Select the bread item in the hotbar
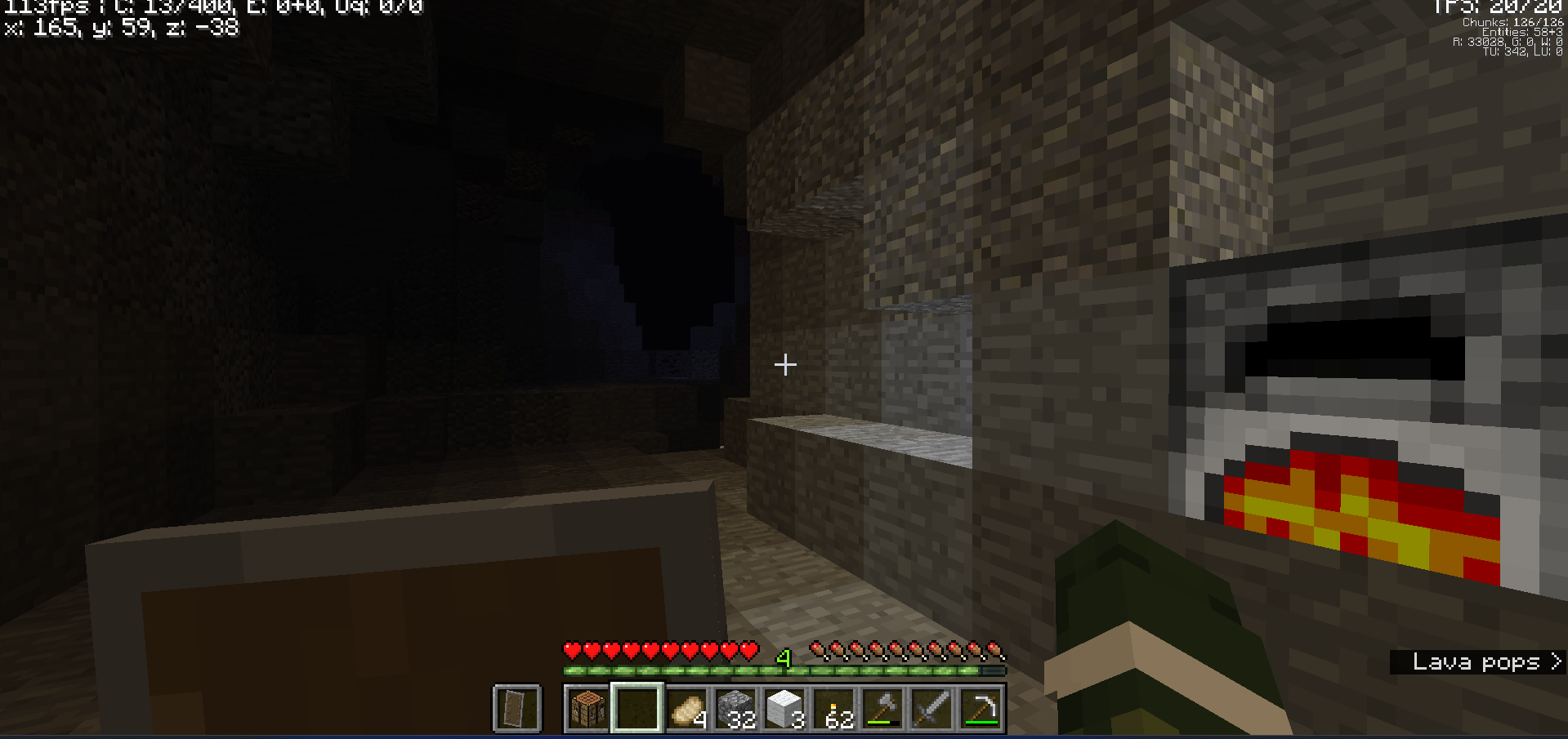This screenshot has height=739, width=1568. [688, 707]
